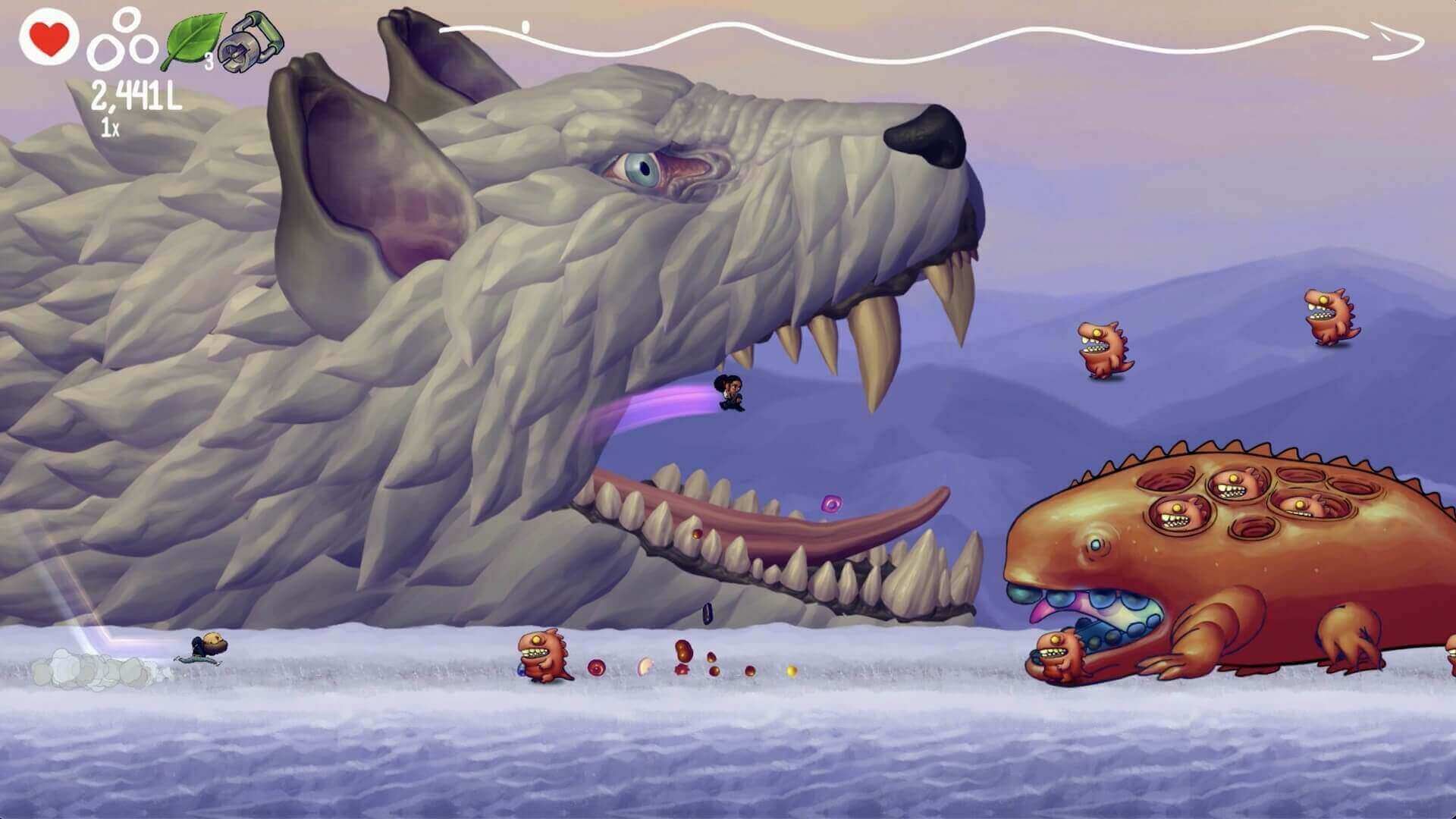1456x819 pixels.
Task: Click the metal gadget equipment icon
Action: pyautogui.click(x=249, y=39)
